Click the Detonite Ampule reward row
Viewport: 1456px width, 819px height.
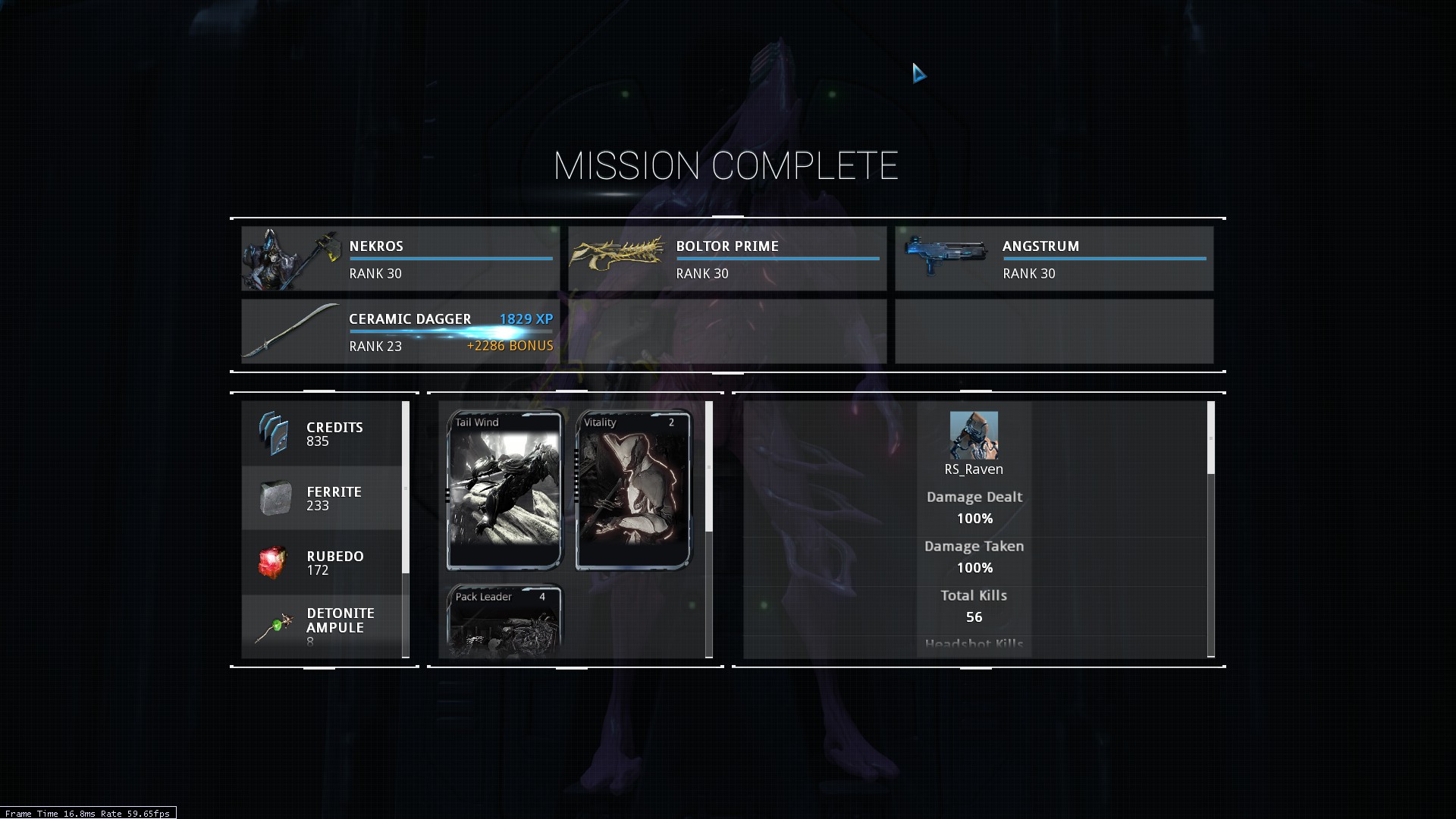click(x=322, y=626)
